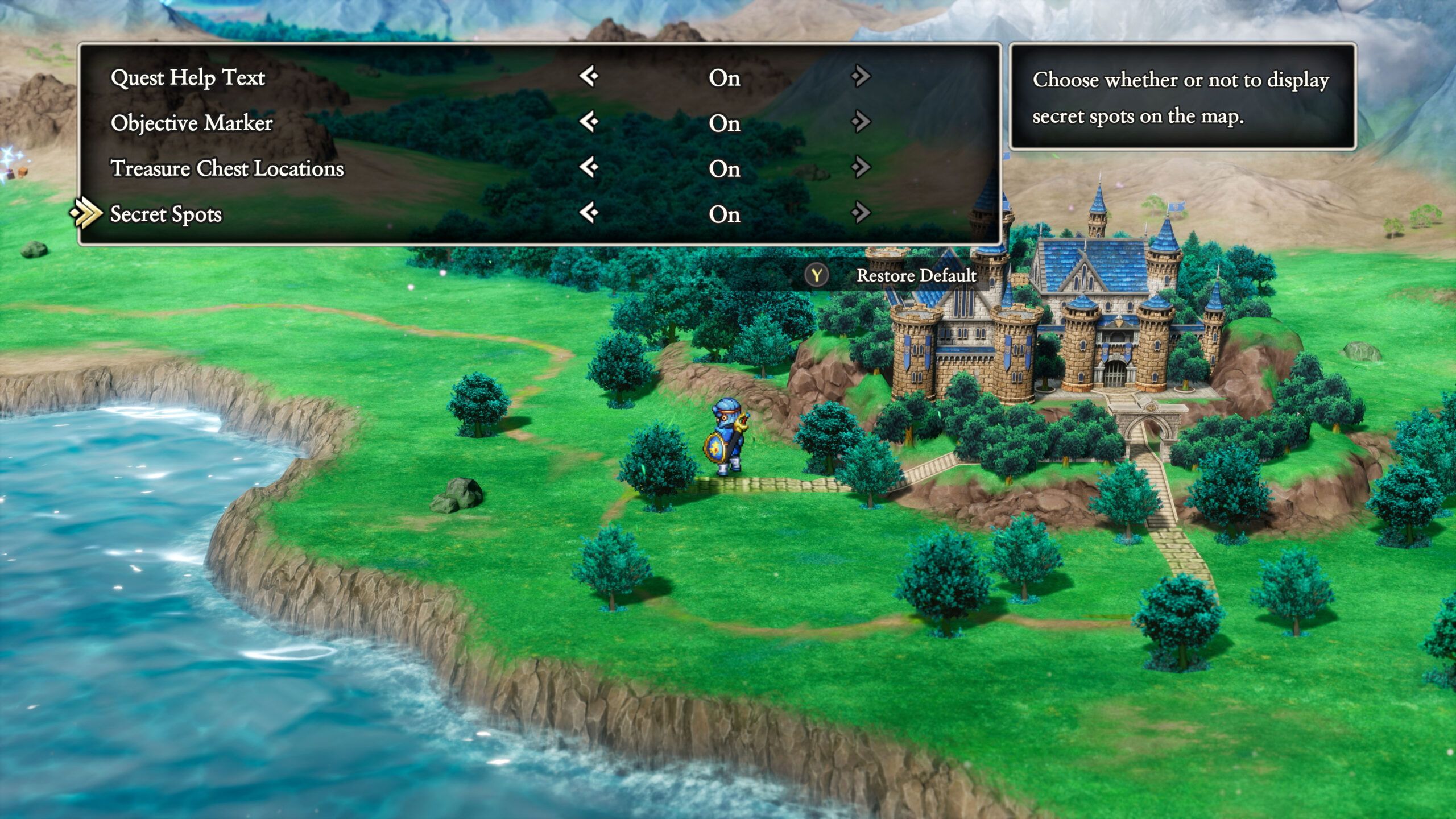
Task: Select the Secret Spots option
Action: [x=166, y=214]
